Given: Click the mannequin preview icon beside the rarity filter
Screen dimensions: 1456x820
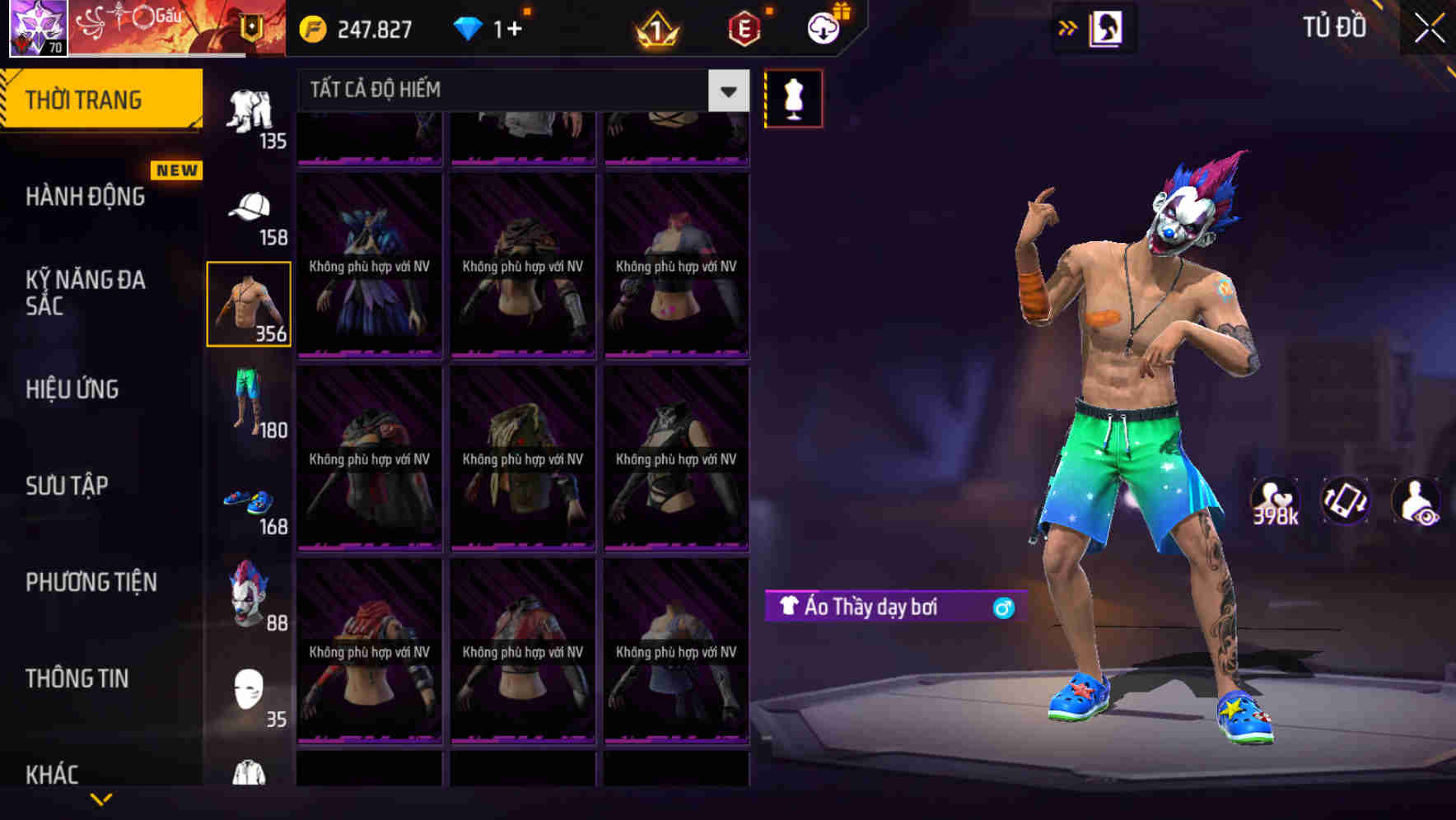Looking at the screenshot, I should pos(793,97).
